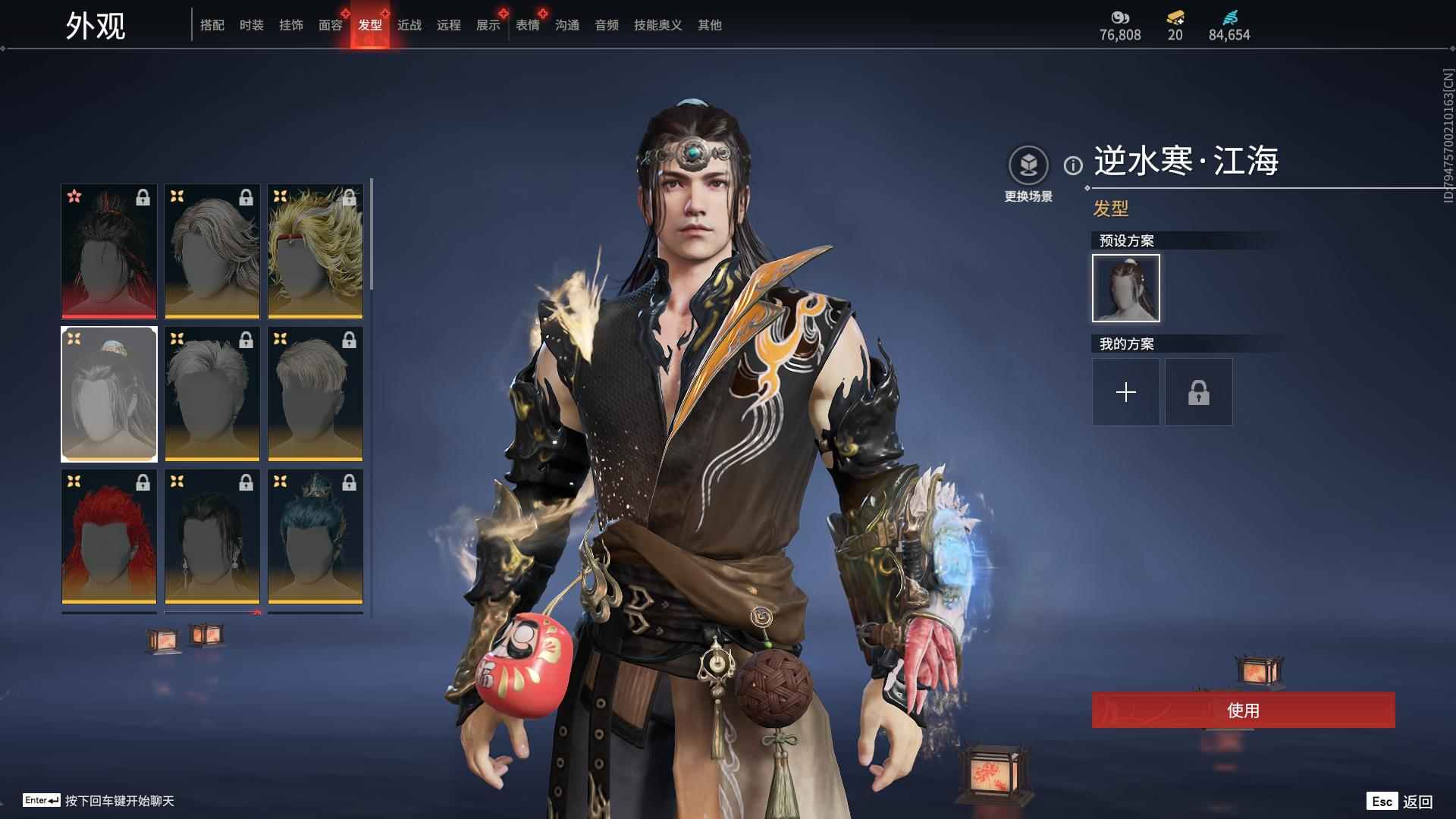Screen dimensions: 1456x819
Task: Open the 时装 tab
Action: coord(251,25)
